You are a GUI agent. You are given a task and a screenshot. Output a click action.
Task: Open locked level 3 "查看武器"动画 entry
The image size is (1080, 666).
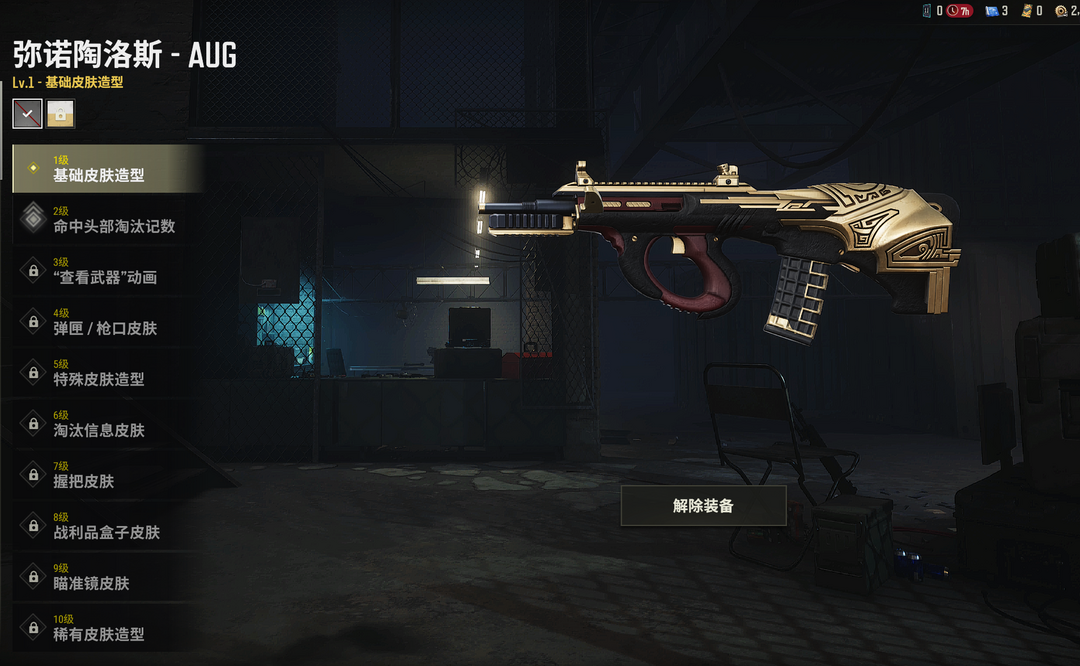click(108, 271)
